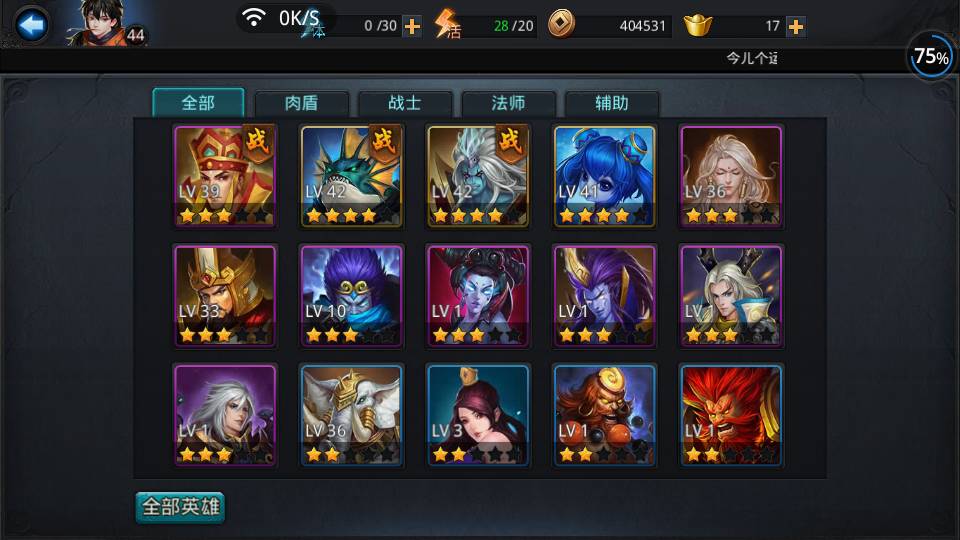Select the red-maned lion demon hero
The image size is (960, 540).
[731, 415]
